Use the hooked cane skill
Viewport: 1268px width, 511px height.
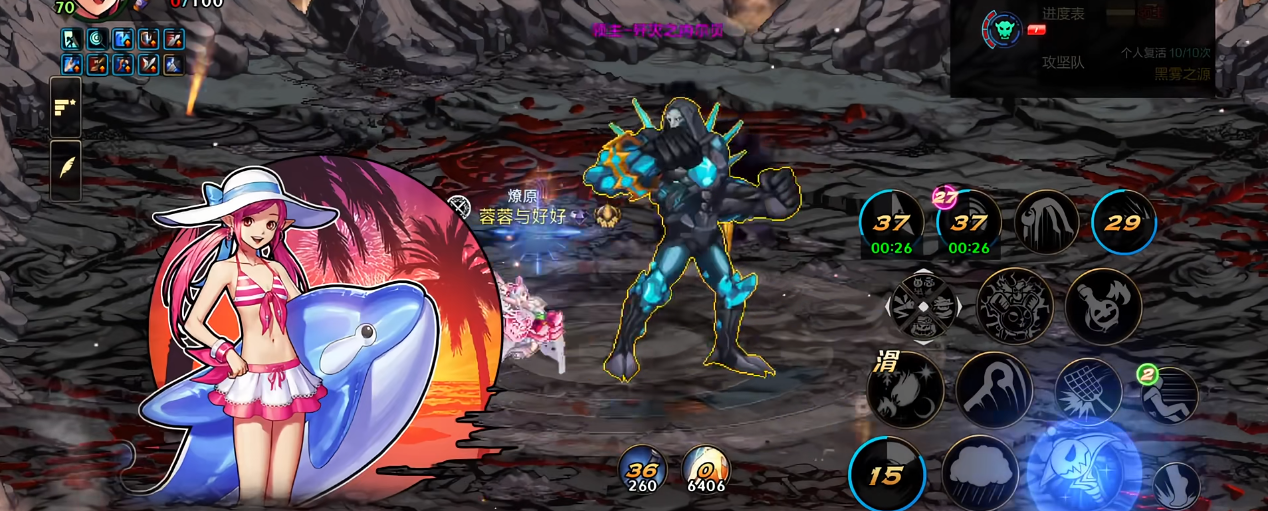coord(993,389)
